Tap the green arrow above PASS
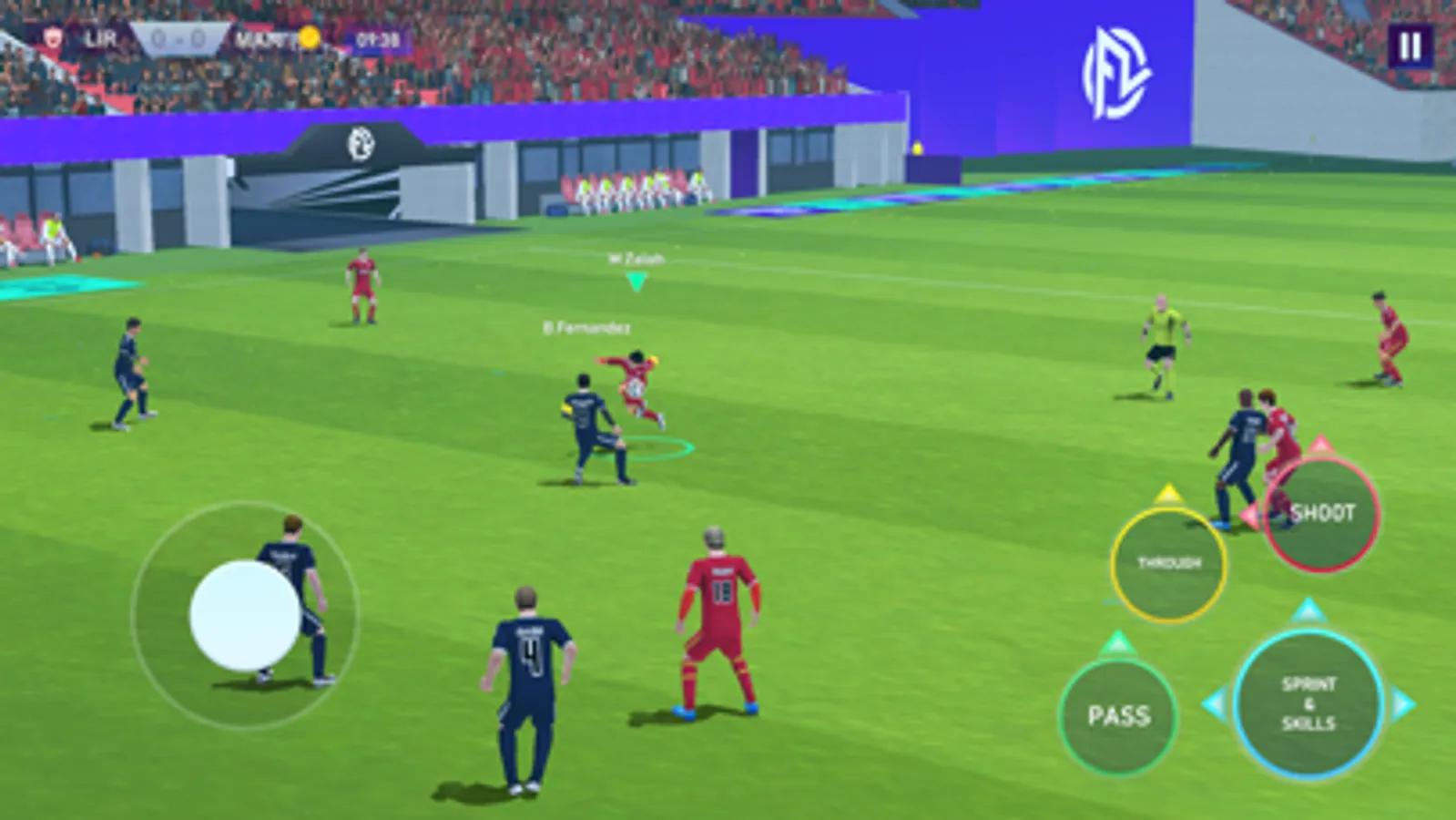The image size is (1456, 820). tap(1120, 642)
